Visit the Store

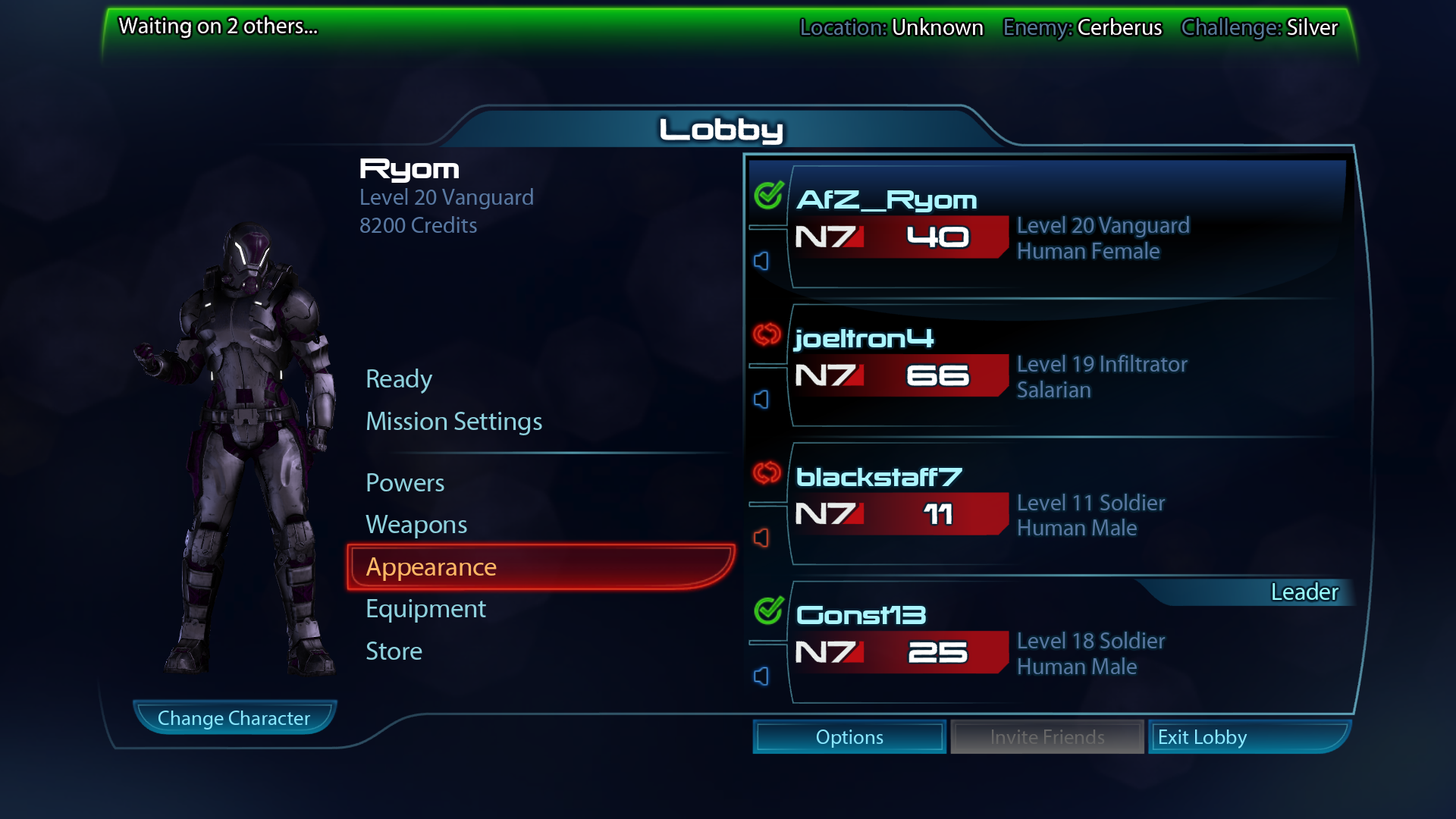point(394,651)
